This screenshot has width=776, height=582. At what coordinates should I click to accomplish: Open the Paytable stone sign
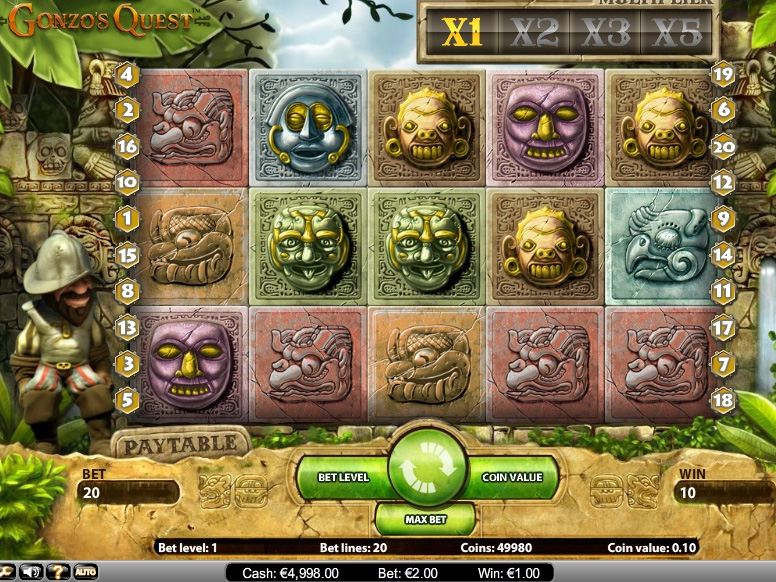[x=180, y=442]
